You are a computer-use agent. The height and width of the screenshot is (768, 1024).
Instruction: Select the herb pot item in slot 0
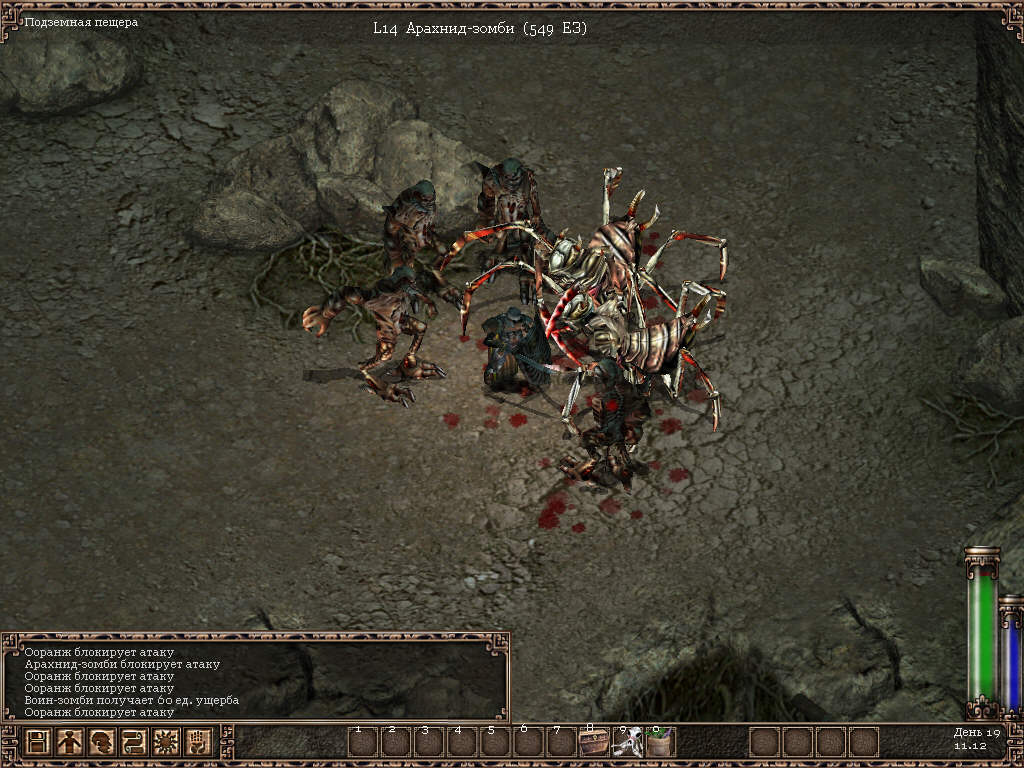pos(660,742)
